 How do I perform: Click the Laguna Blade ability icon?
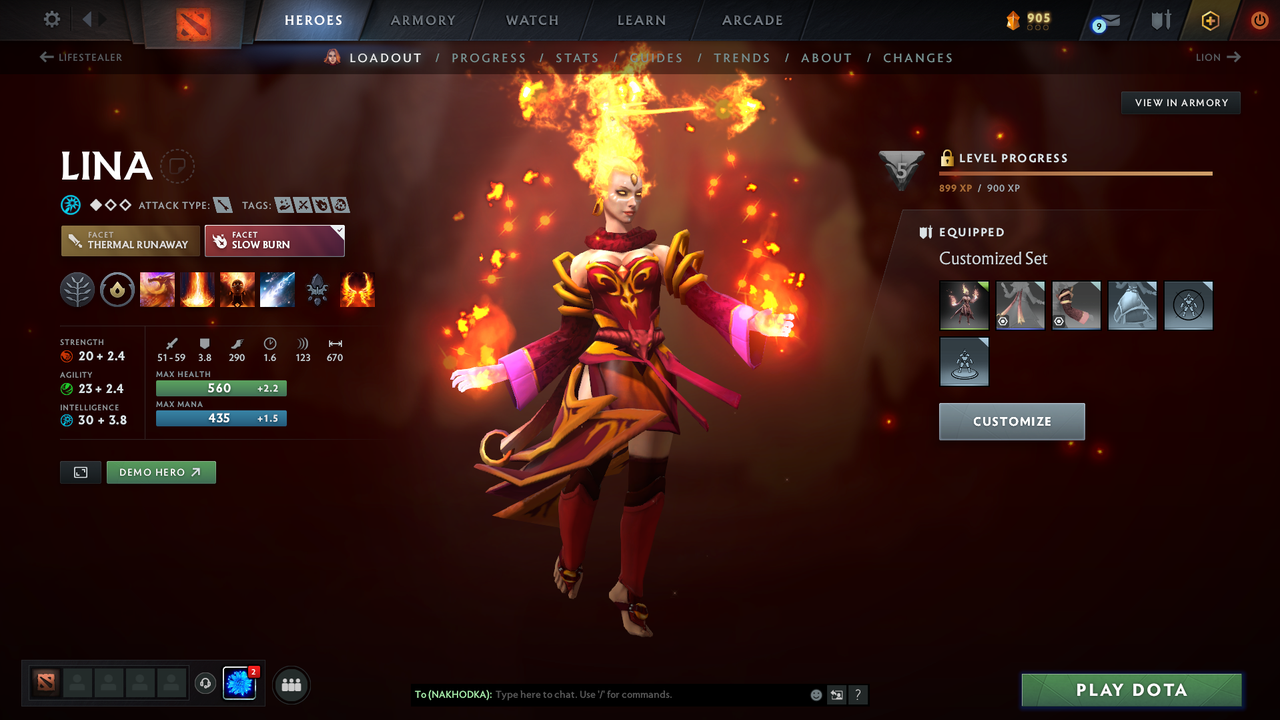click(x=277, y=289)
